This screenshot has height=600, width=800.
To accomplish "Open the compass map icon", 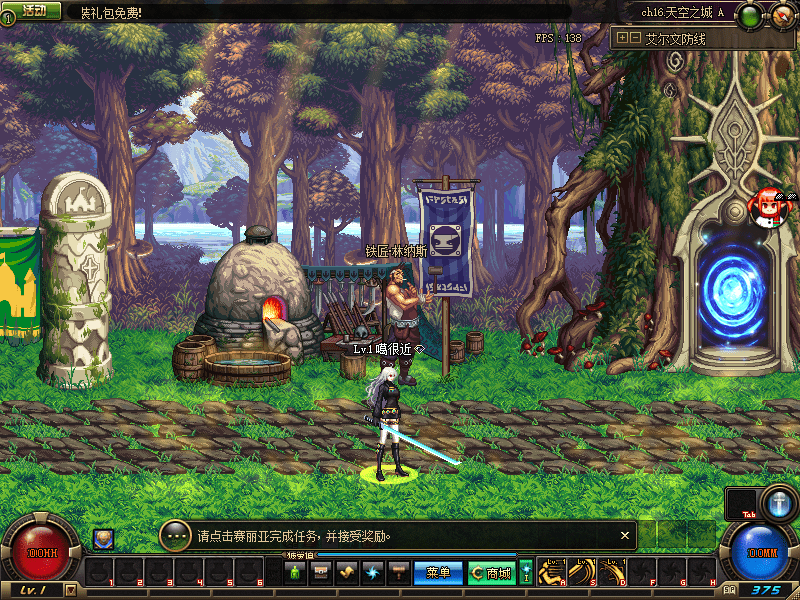I will (x=782, y=16).
